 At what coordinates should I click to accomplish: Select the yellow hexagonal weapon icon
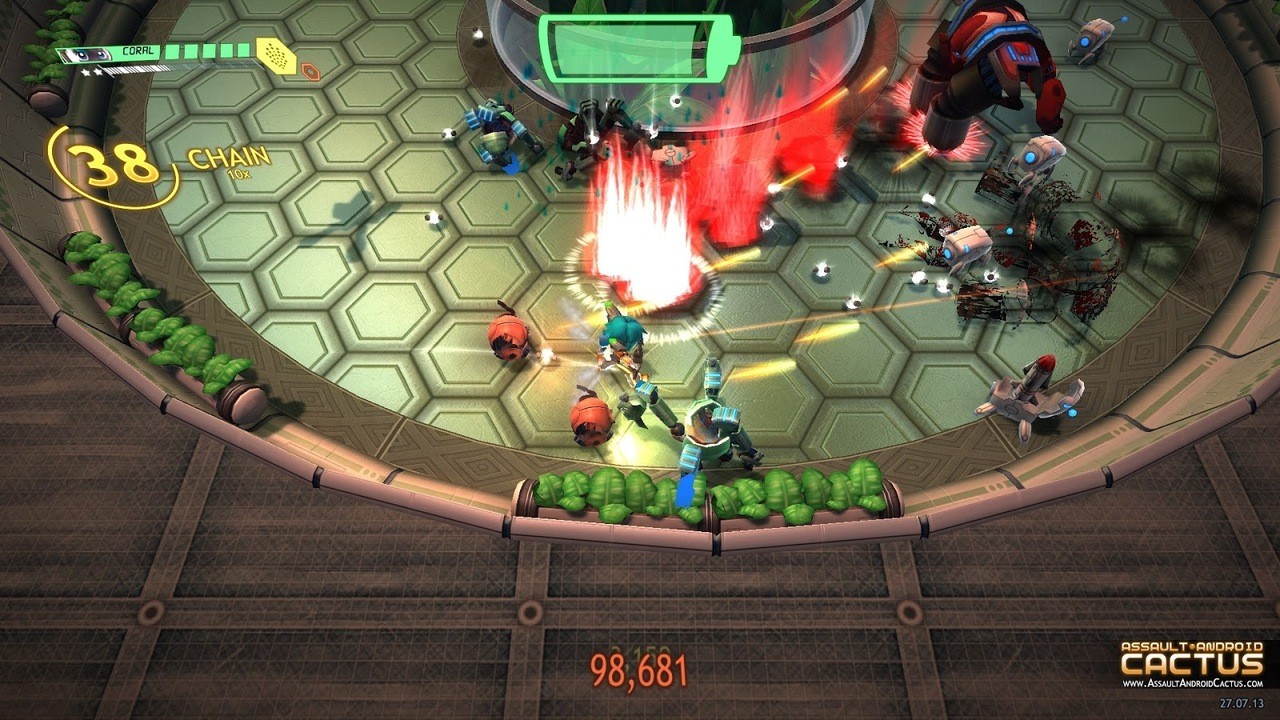(276, 57)
